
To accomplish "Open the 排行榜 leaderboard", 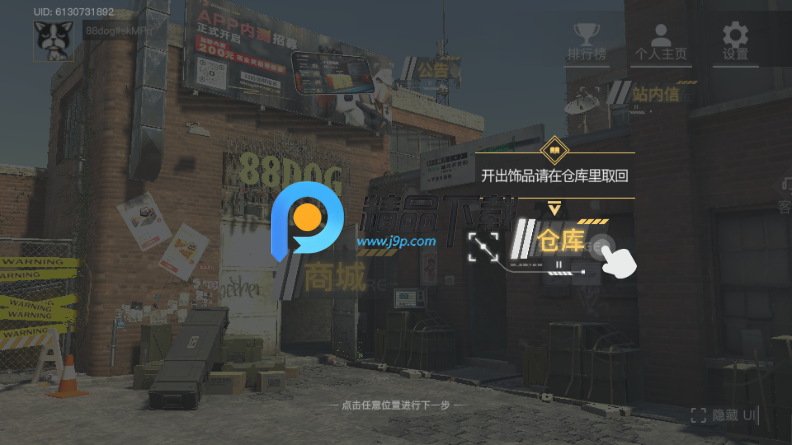I will click(584, 42).
